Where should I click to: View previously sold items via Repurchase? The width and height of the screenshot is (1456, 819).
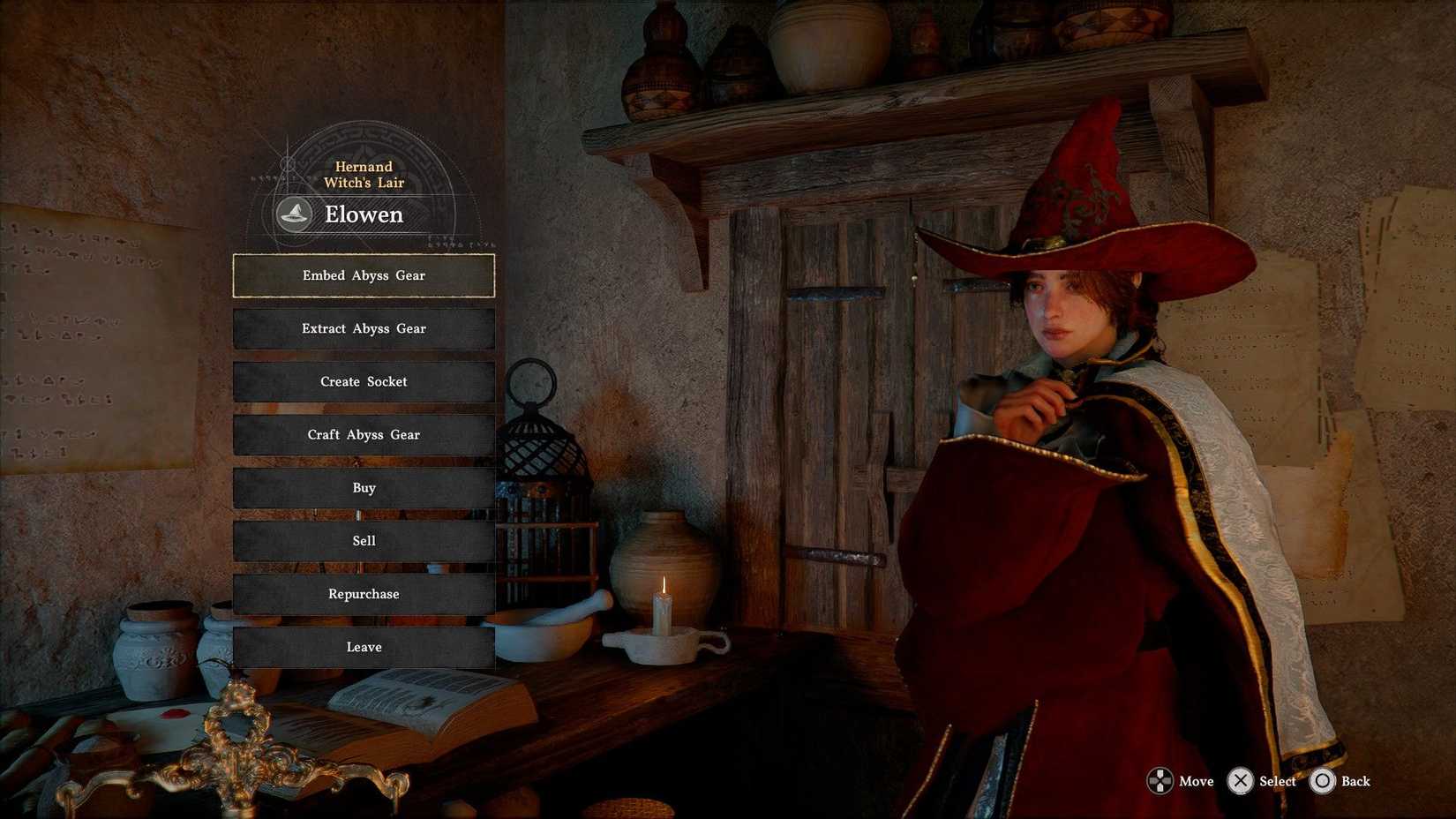(x=364, y=594)
